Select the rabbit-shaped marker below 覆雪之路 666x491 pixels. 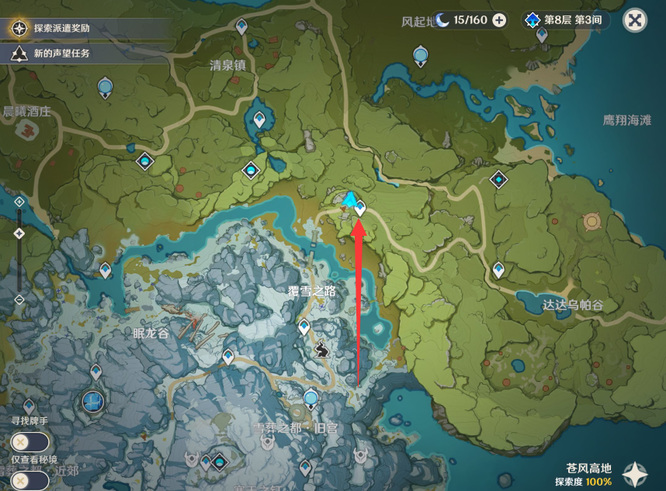(x=323, y=349)
